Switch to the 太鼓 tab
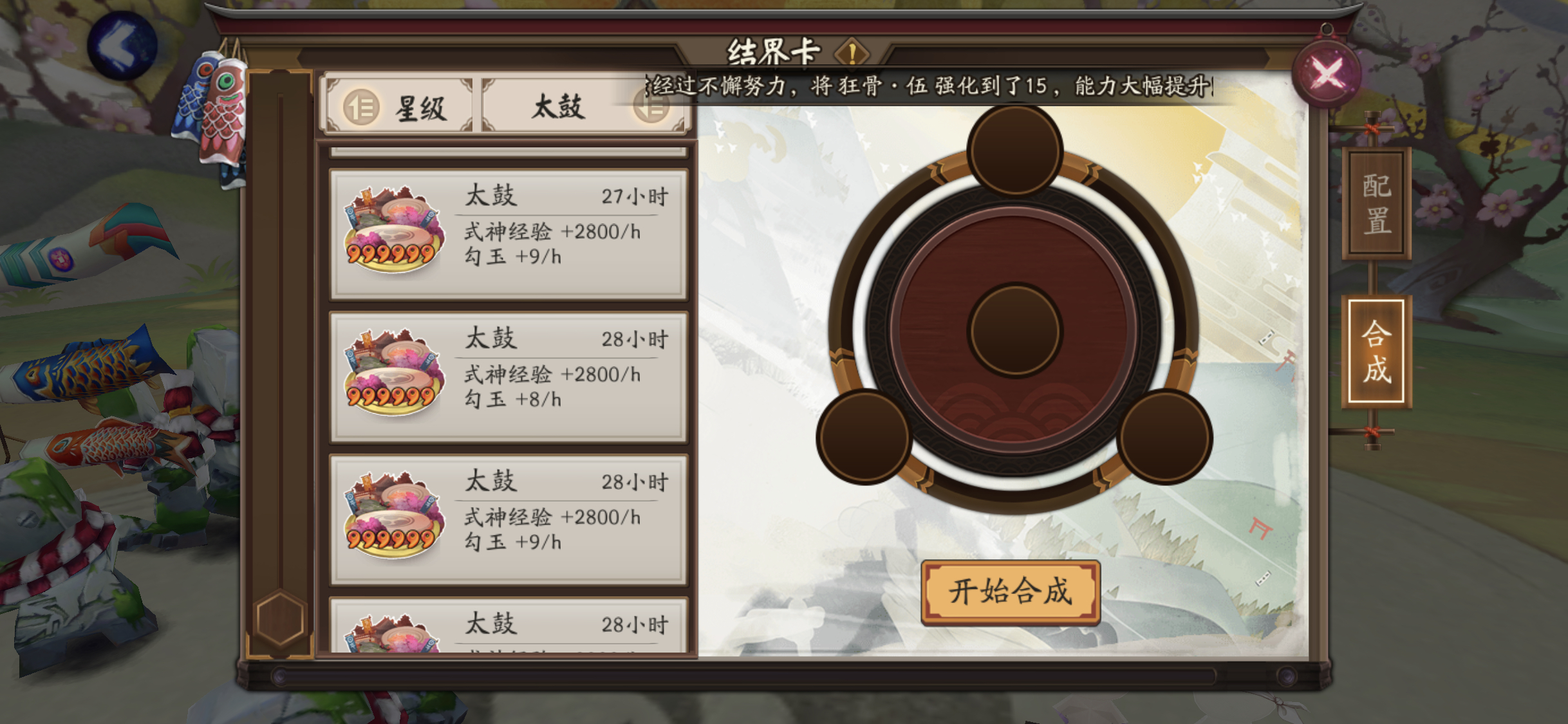 click(x=560, y=106)
